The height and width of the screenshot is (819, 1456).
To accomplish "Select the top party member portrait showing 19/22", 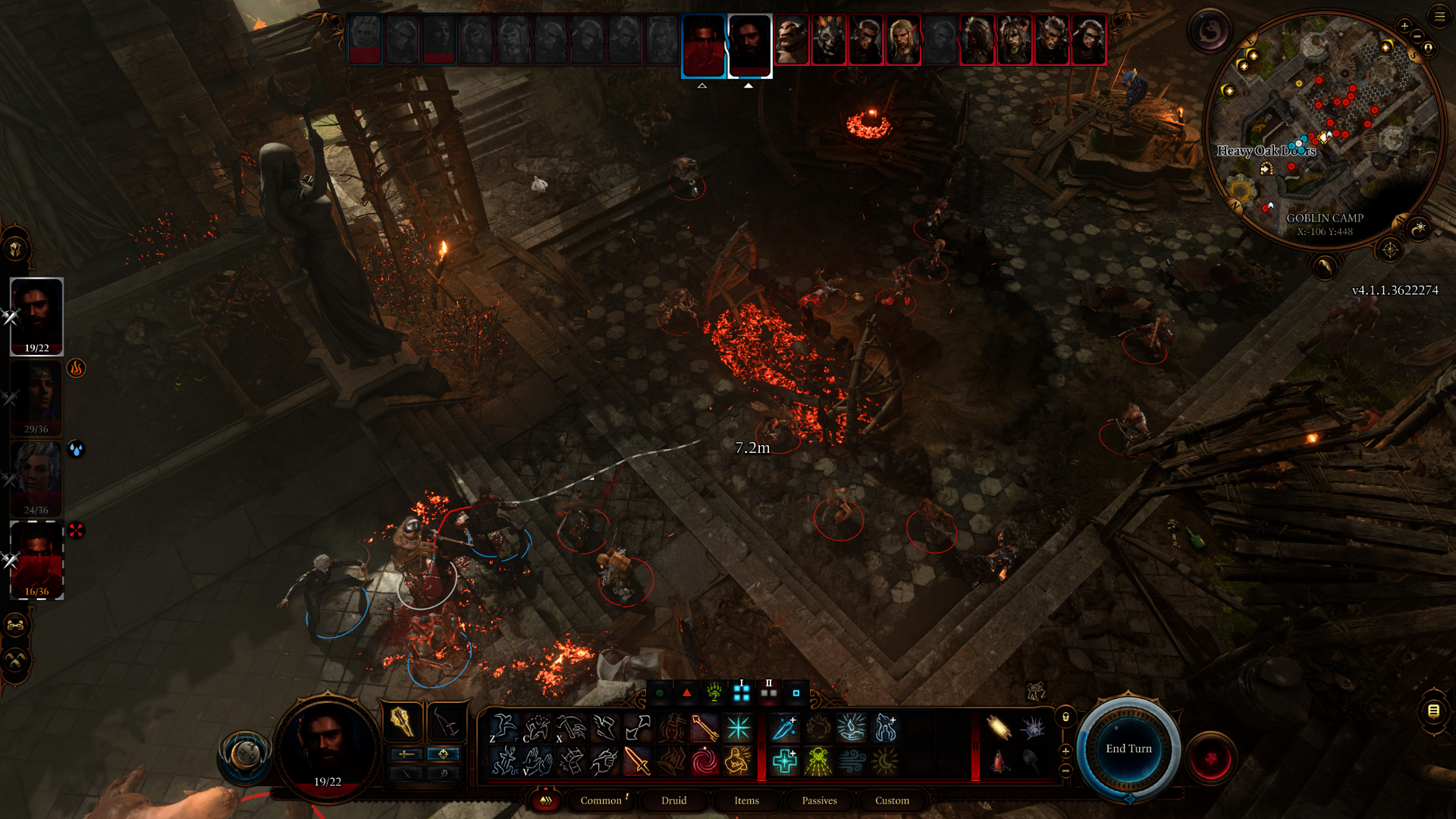I will tap(36, 315).
